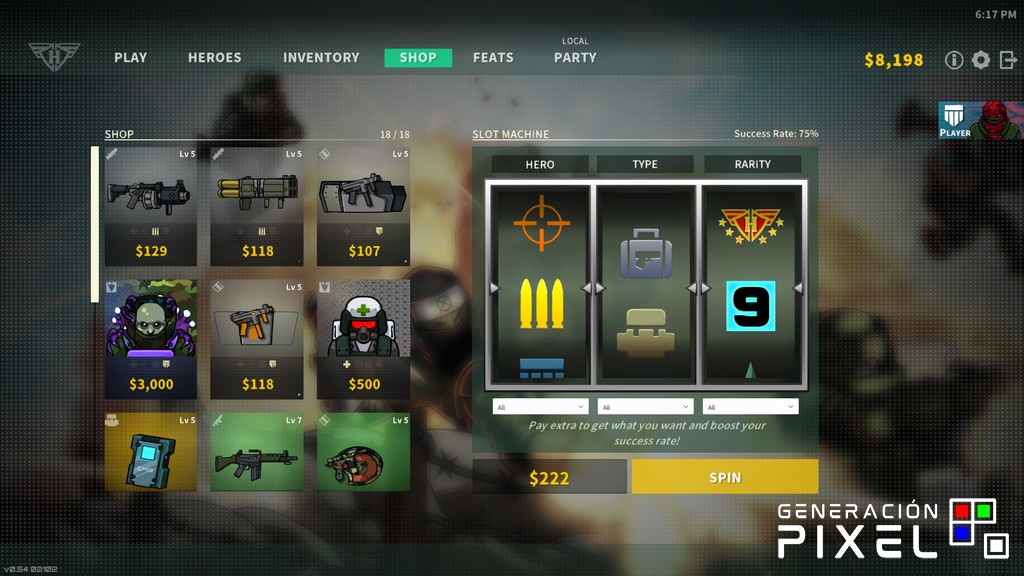Click the exit game icon

(1008, 60)
